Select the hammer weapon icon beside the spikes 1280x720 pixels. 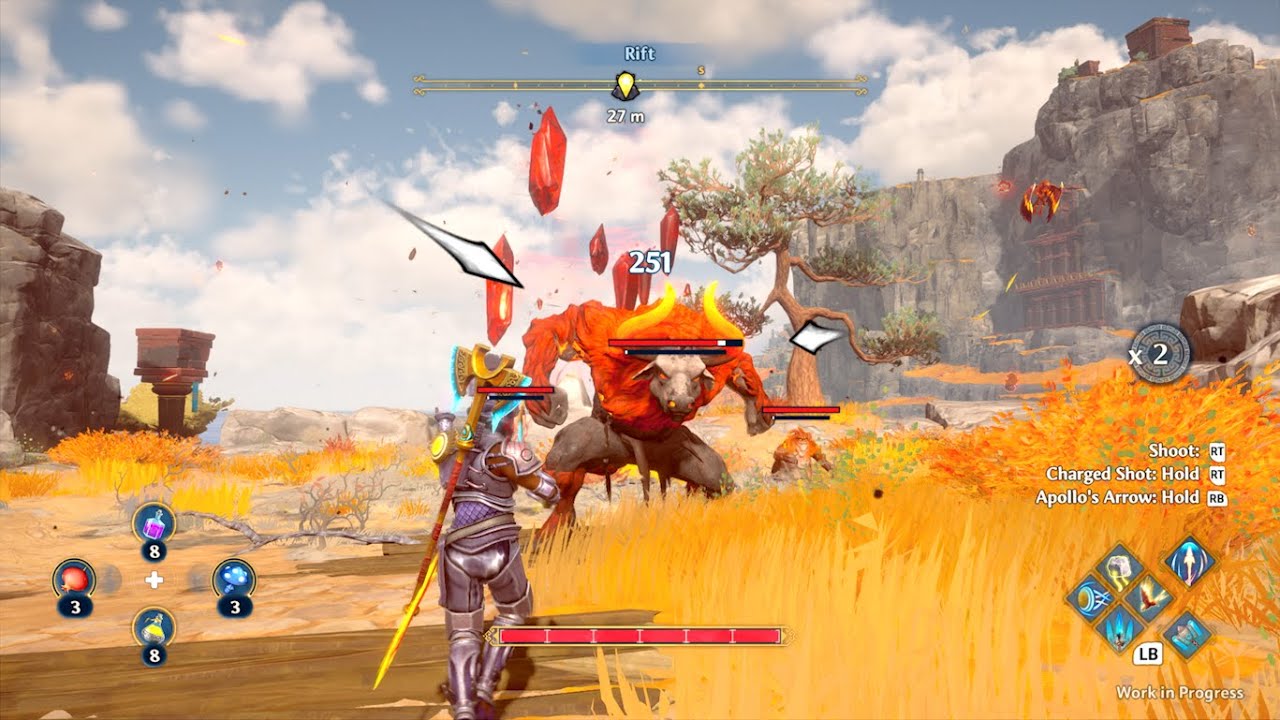click(1185, 634)
